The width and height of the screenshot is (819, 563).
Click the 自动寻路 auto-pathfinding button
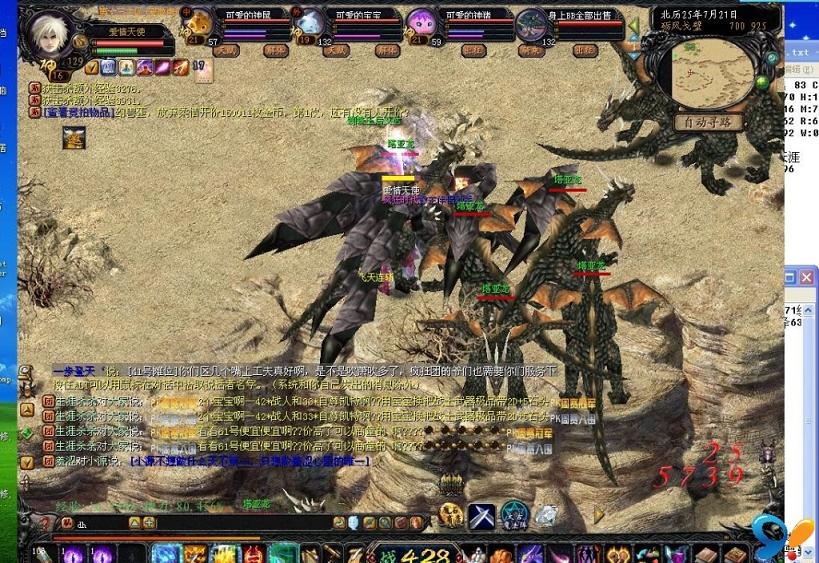(709, 122)
